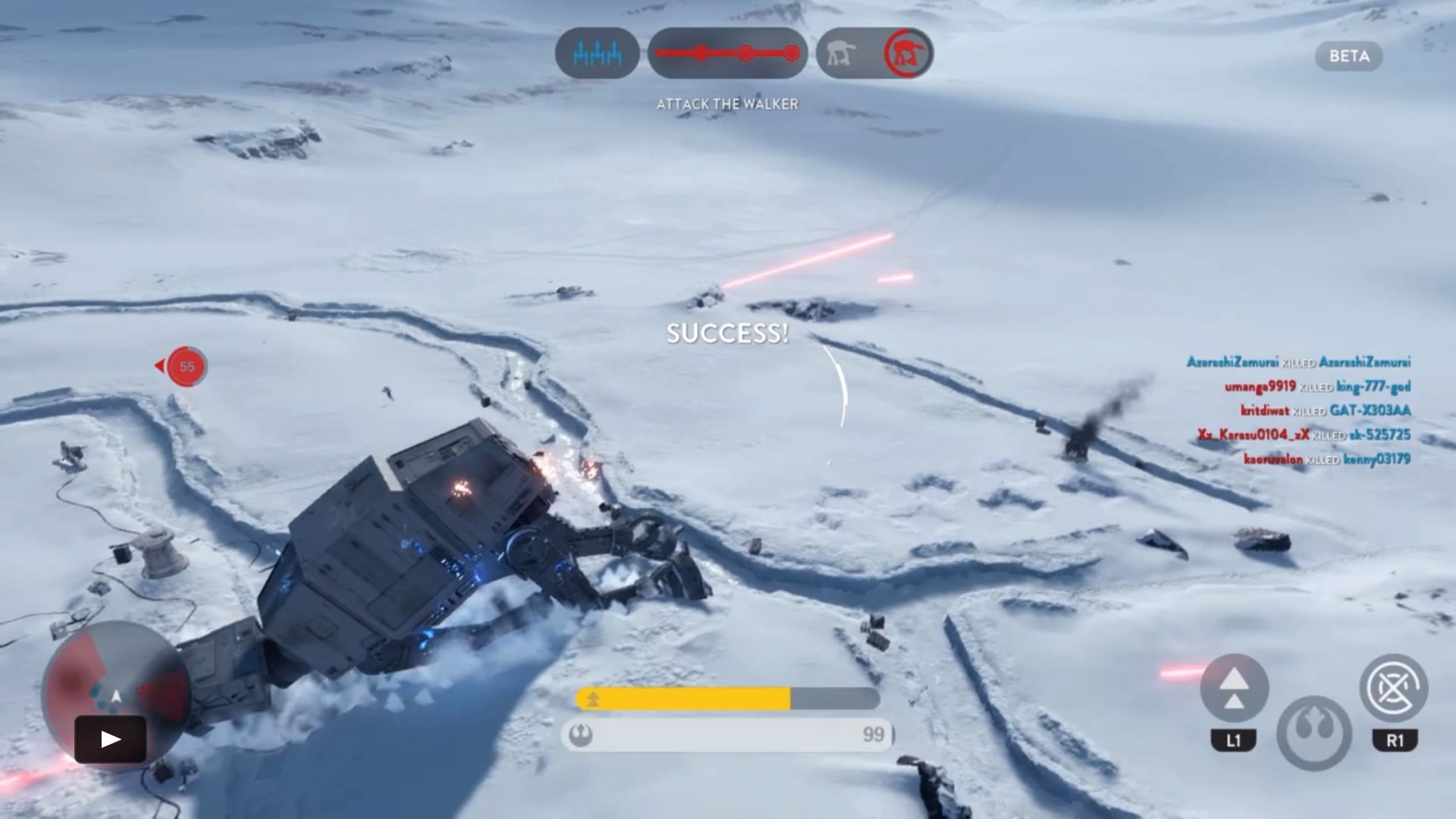Activate the crossed-out circle ability icon
The height and width of the screenshot is (819, 1456).
coord(1394,689)
